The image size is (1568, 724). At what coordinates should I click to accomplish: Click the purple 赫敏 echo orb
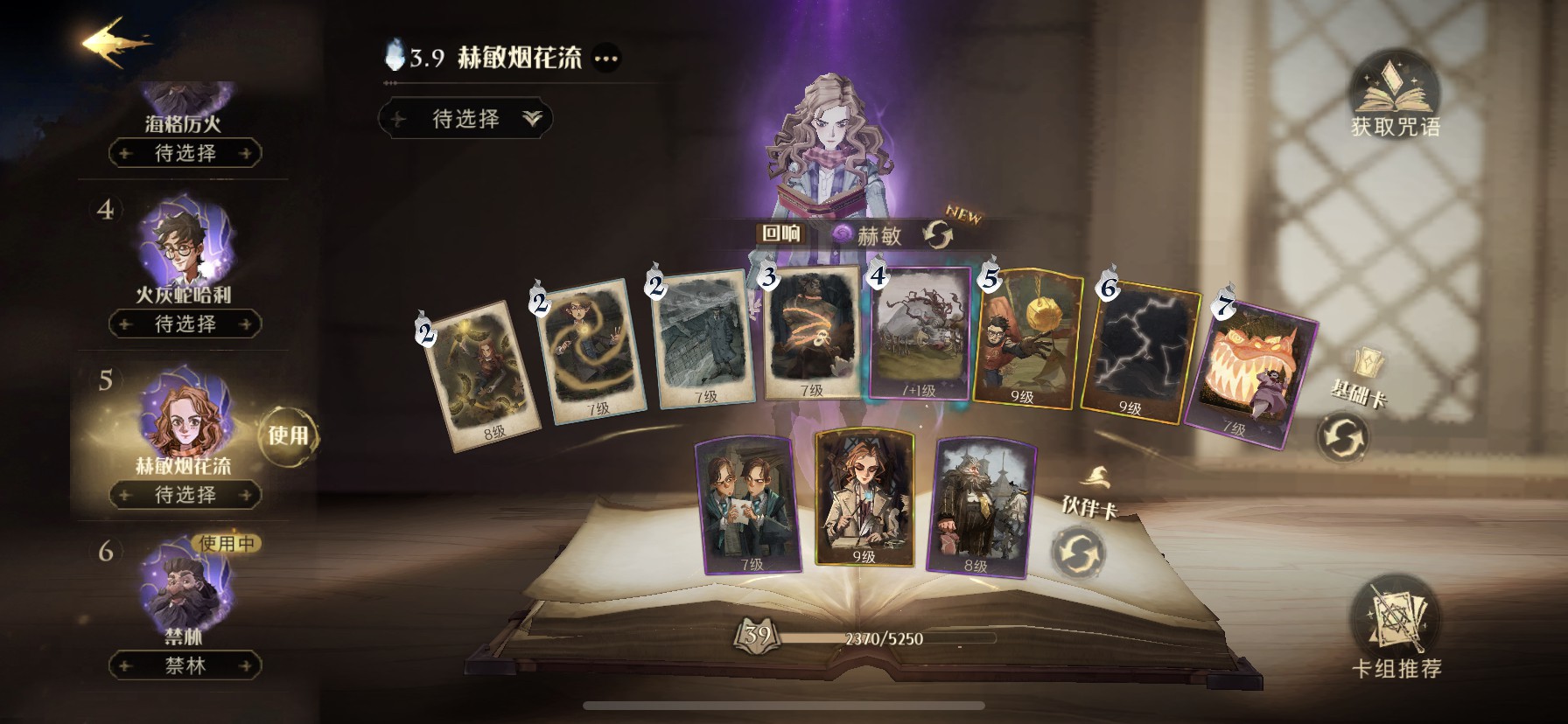tap(842, 234)
